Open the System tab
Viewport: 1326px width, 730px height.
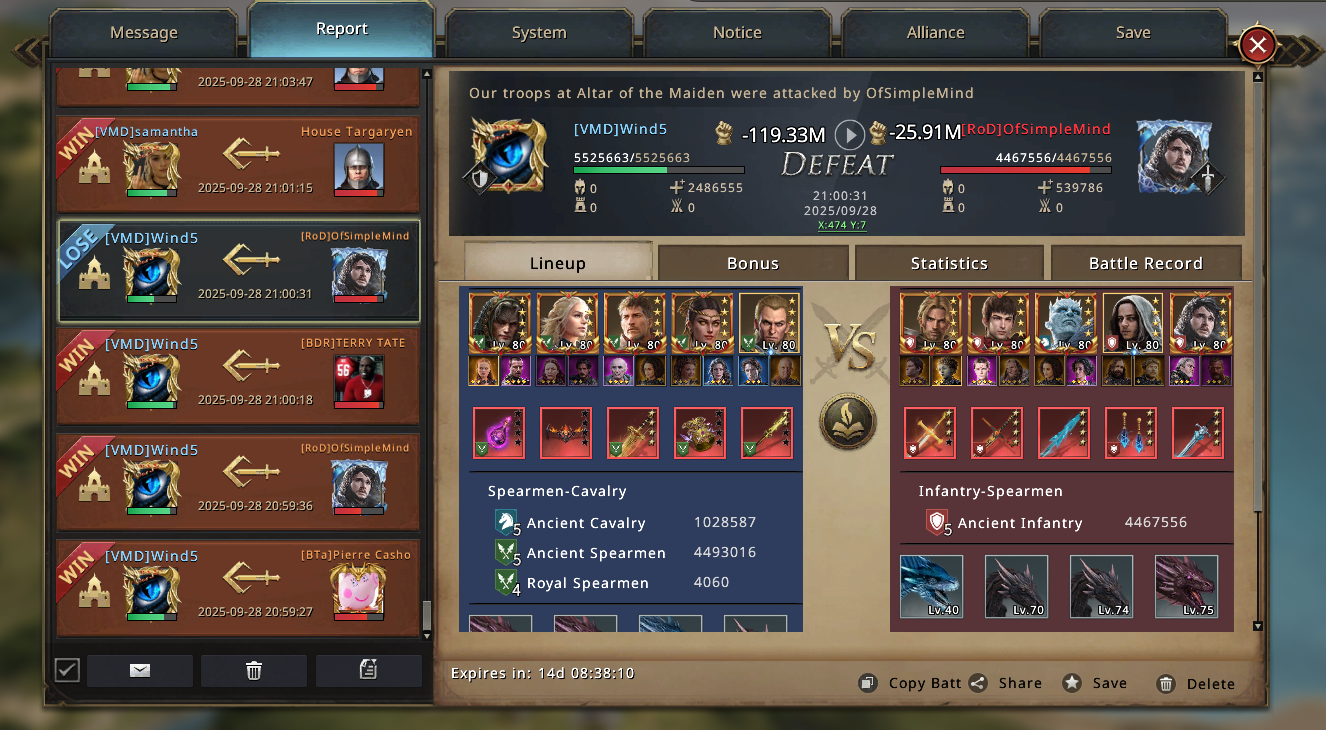pos(539,32)
